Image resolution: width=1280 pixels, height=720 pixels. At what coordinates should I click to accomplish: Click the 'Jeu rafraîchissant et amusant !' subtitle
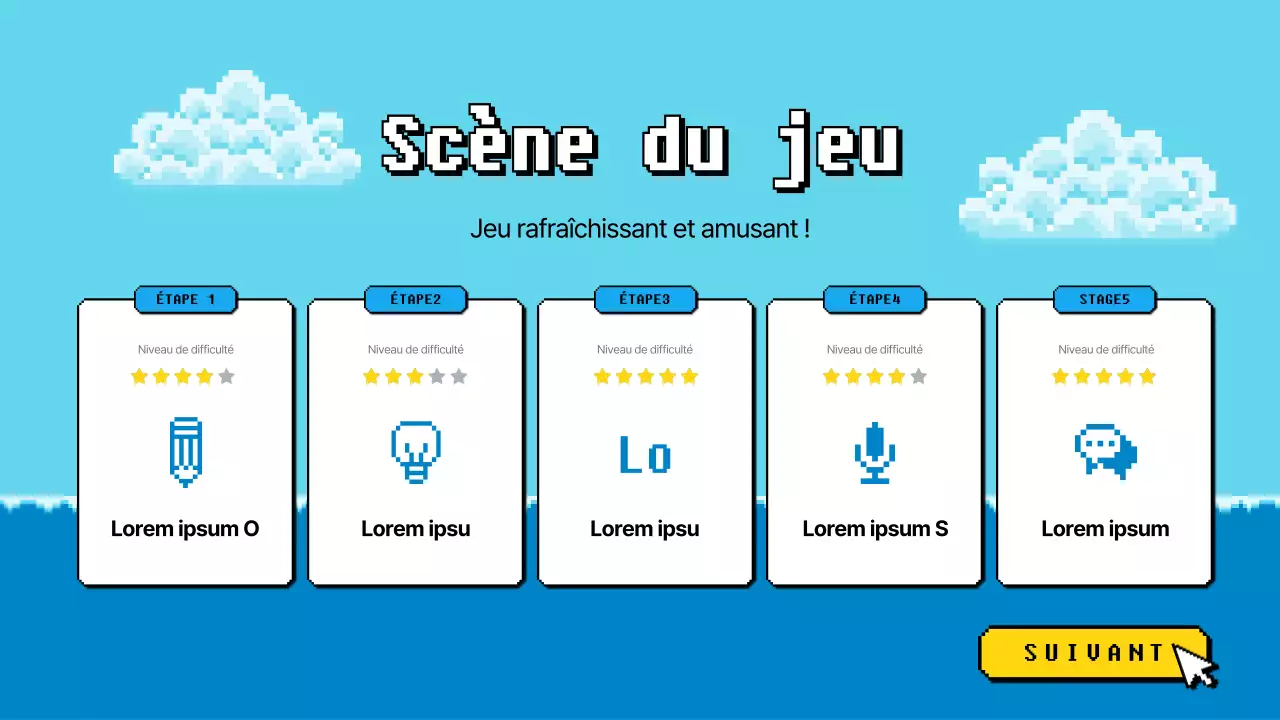(644, 228)
